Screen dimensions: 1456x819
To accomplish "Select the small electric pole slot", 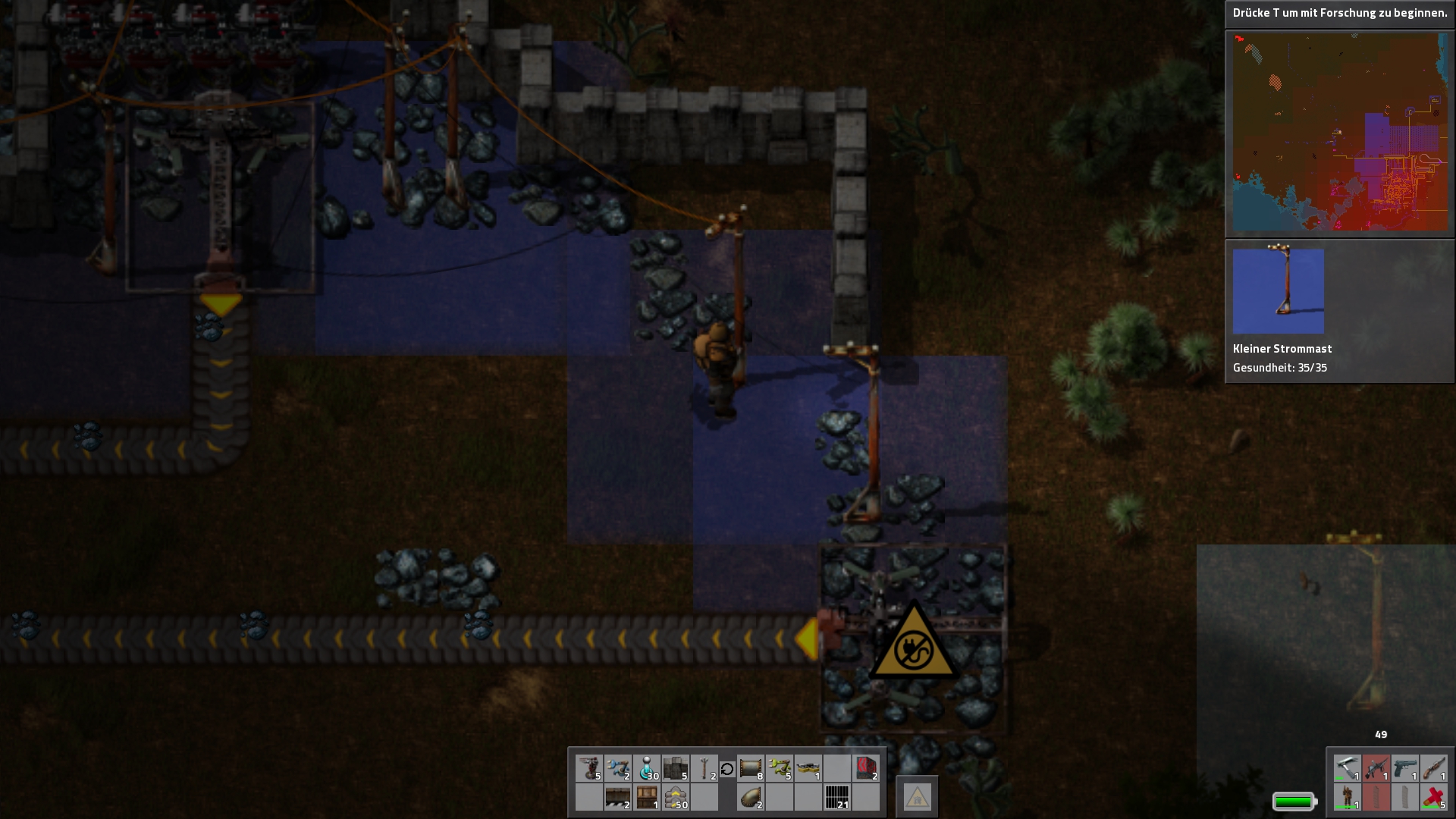I will (704, 768).
